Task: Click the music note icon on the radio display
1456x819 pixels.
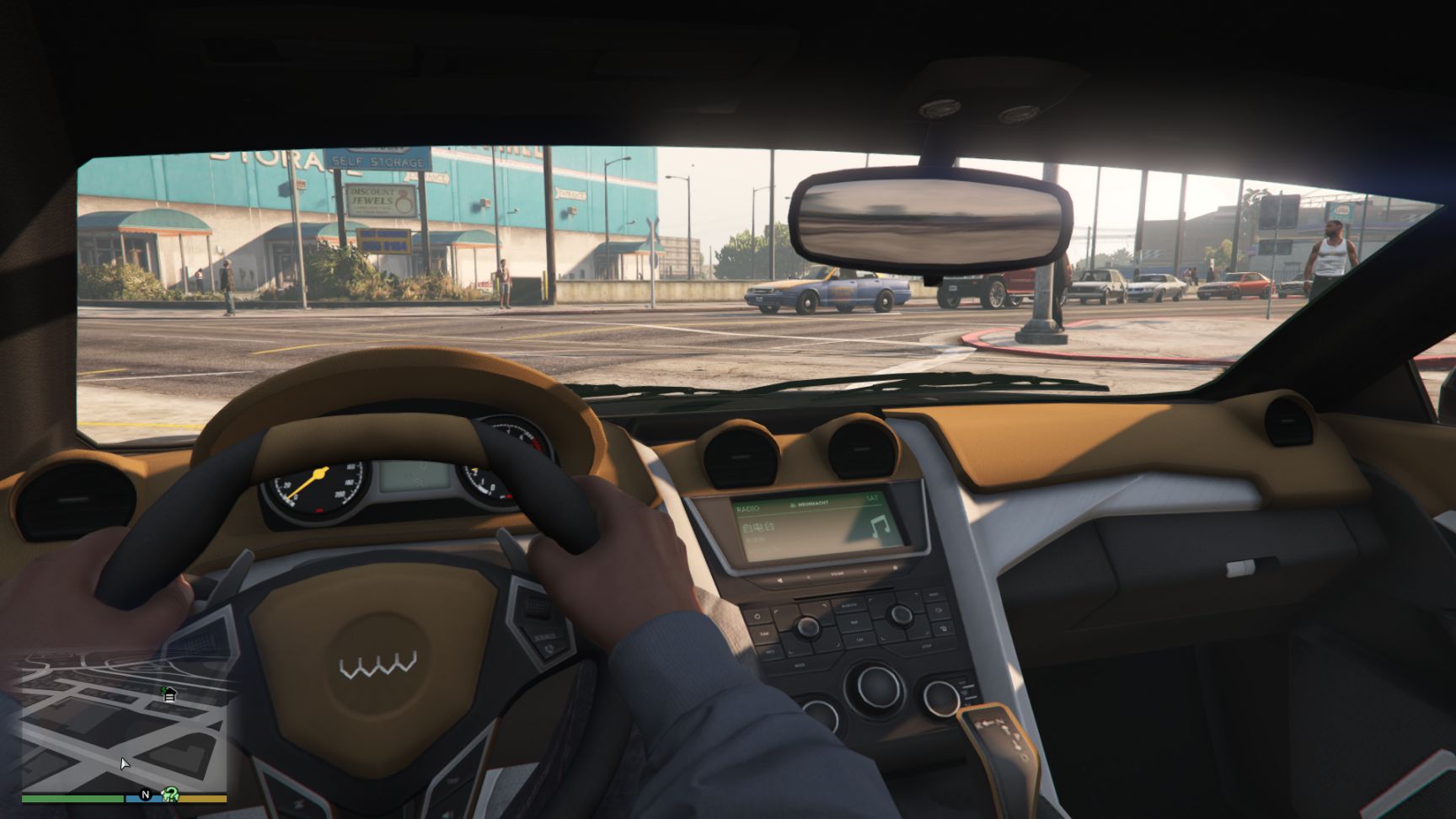Action: click(x=880, y=527)
